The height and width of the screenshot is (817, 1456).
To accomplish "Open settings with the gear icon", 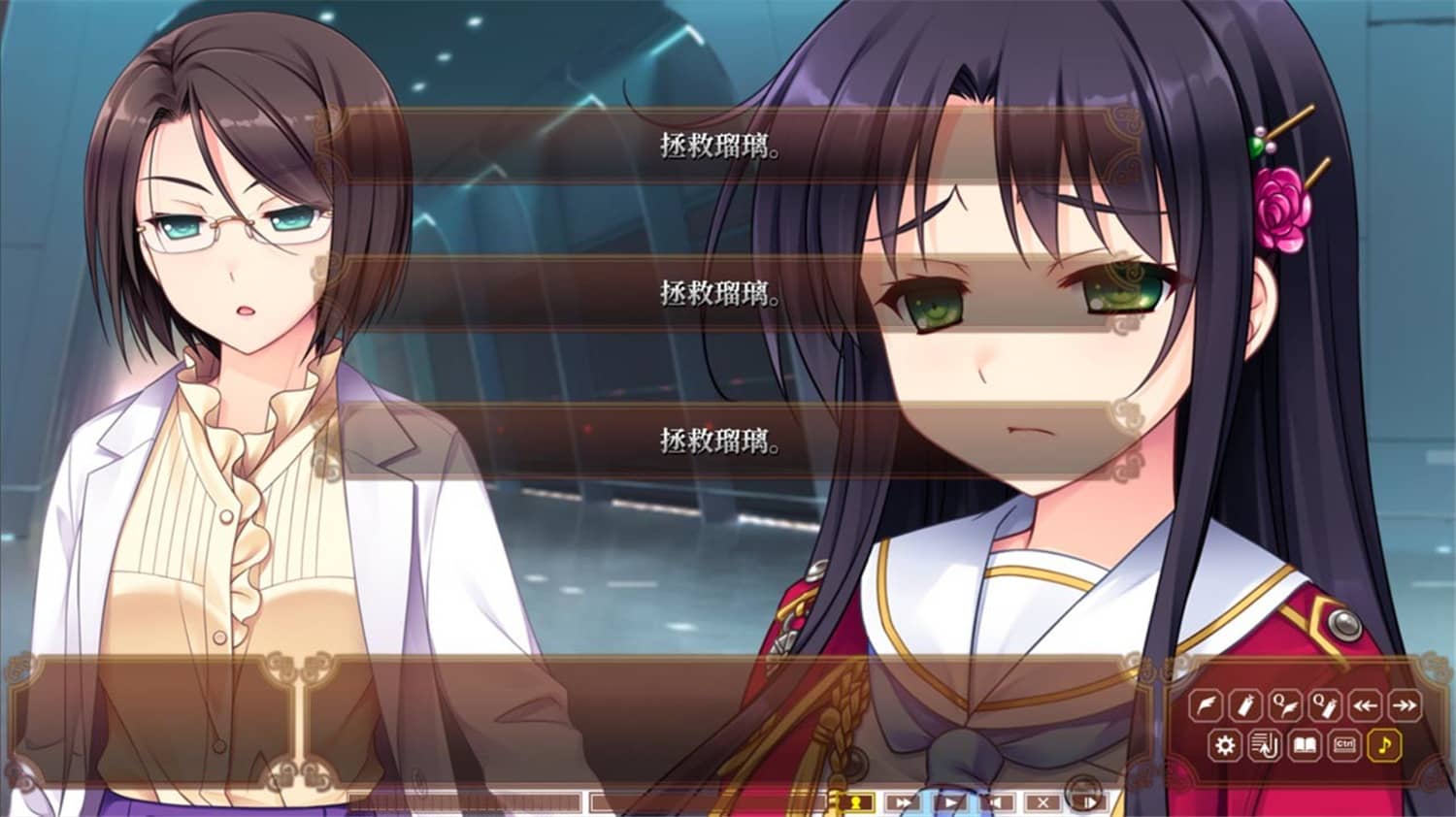I will 1225,745.
